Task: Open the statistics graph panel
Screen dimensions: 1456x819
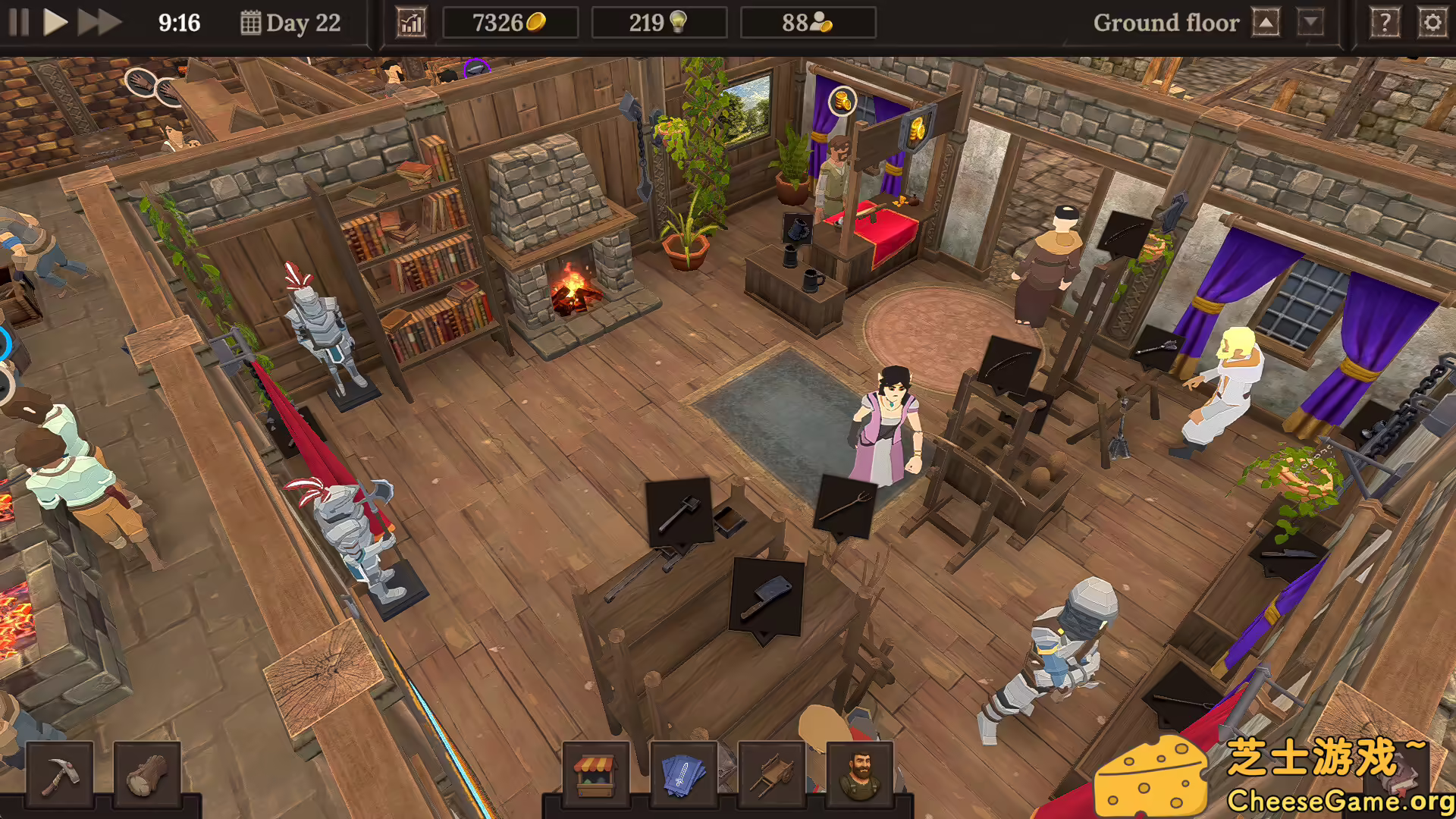Action: (x=410, y=22)
